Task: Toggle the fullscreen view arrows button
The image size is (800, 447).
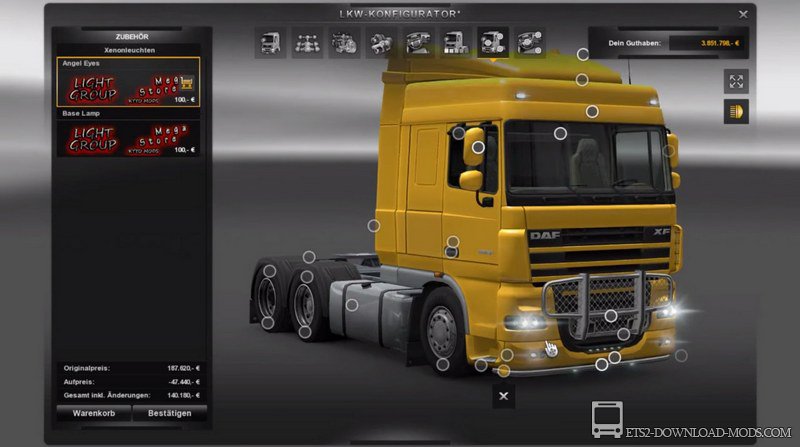Action: click(737, 82)
